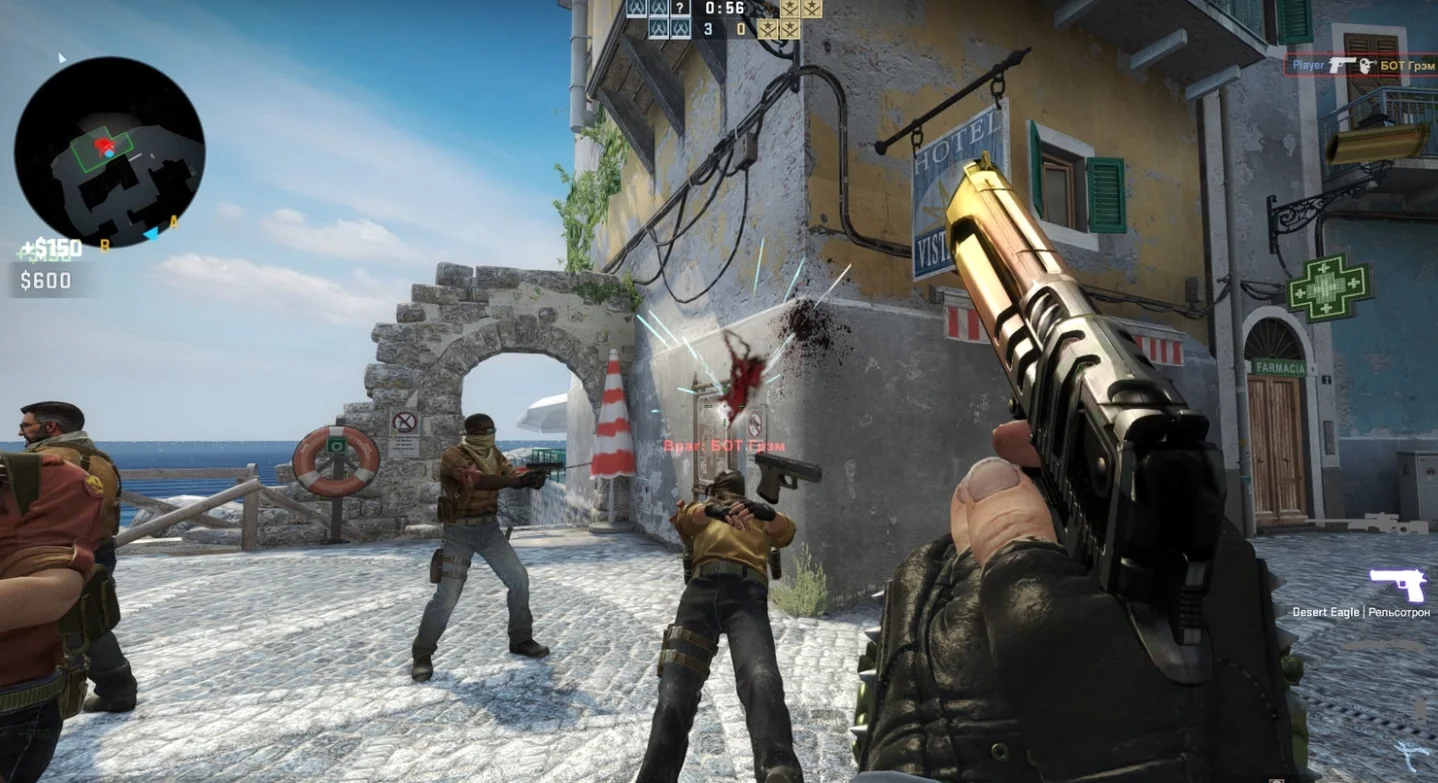Image resolution: width=1438 pixels, height=783 pixels.
Task: Choose the knife icon in the weapon list
Action: pyautogui.click(x=1409, y=757)
